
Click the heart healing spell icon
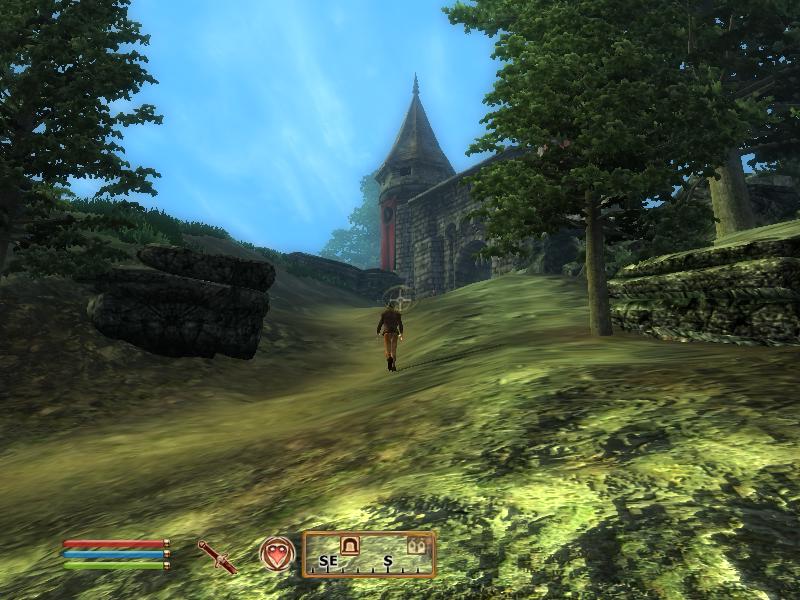276,554
